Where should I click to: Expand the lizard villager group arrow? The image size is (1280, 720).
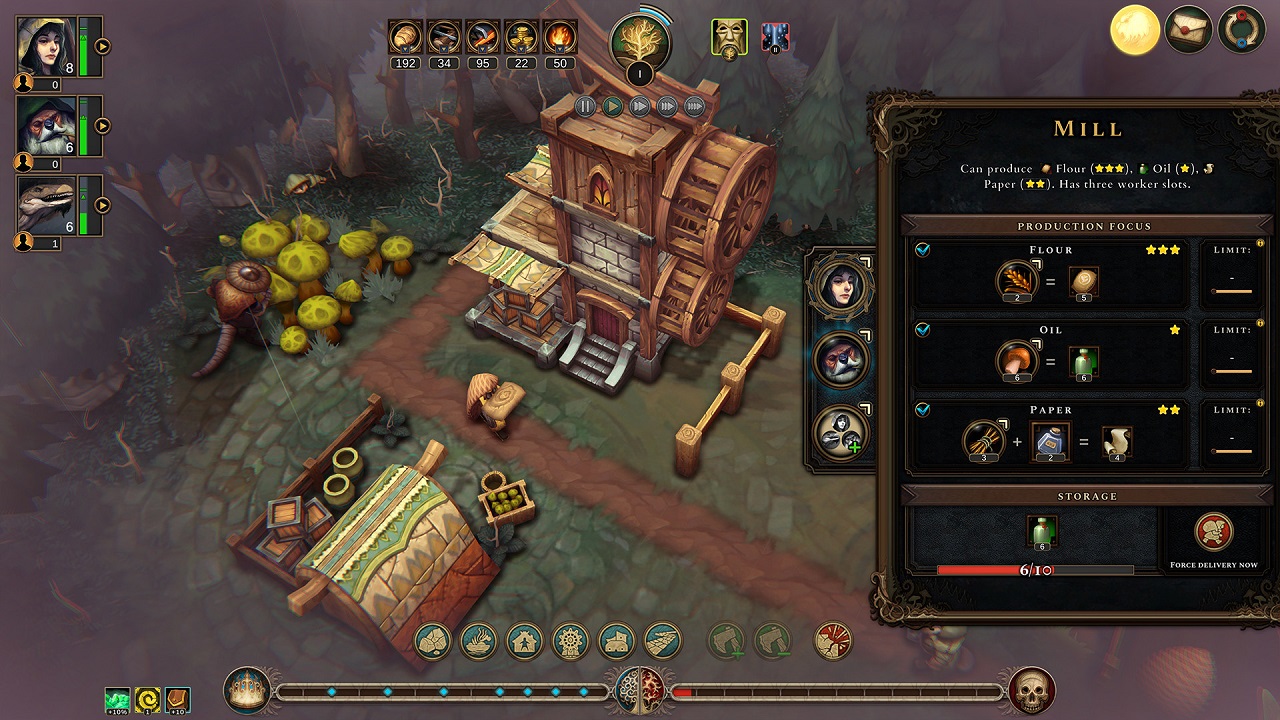click(102, 206)
